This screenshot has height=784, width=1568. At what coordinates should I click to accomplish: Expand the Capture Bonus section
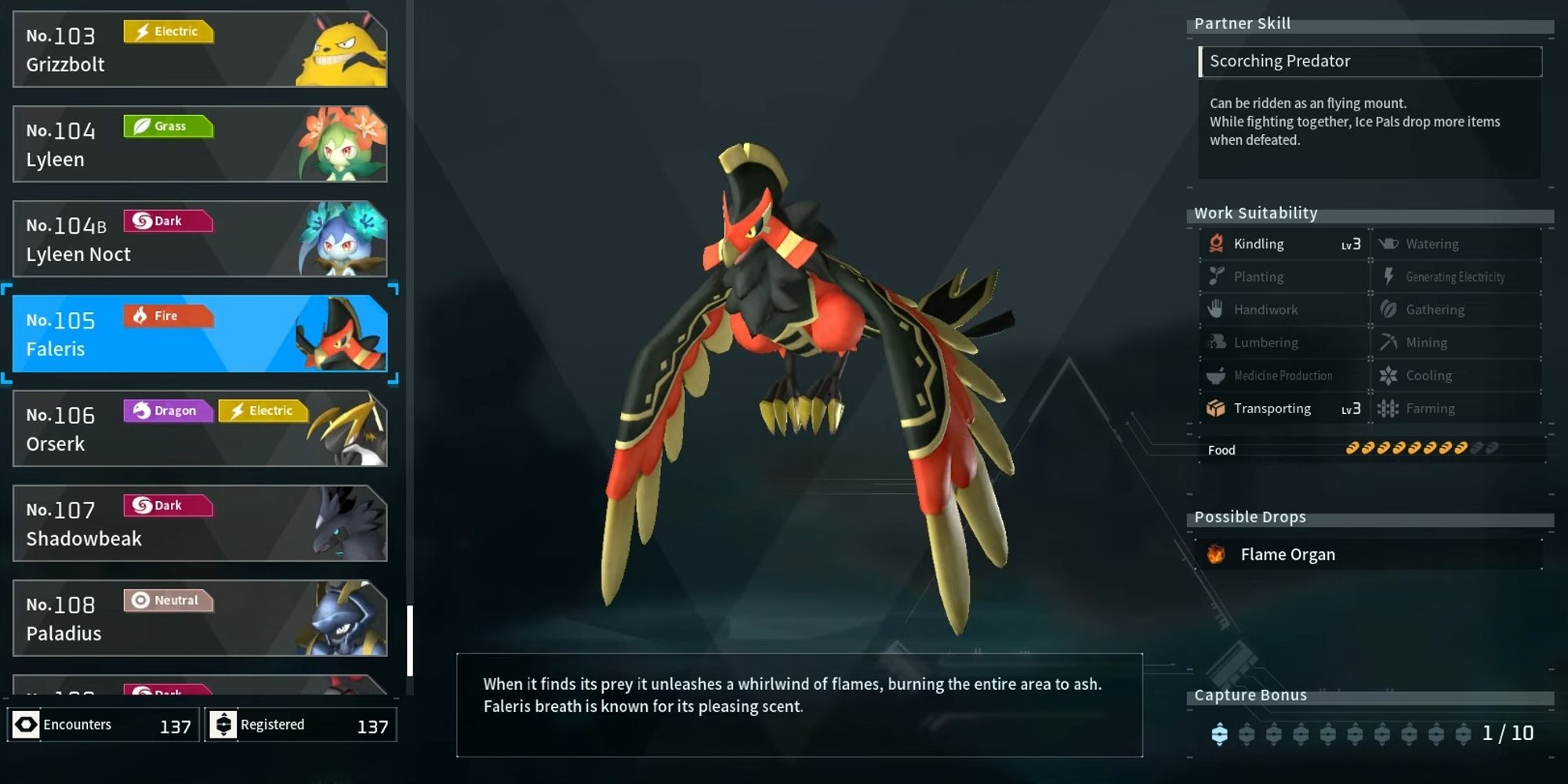1251,695
